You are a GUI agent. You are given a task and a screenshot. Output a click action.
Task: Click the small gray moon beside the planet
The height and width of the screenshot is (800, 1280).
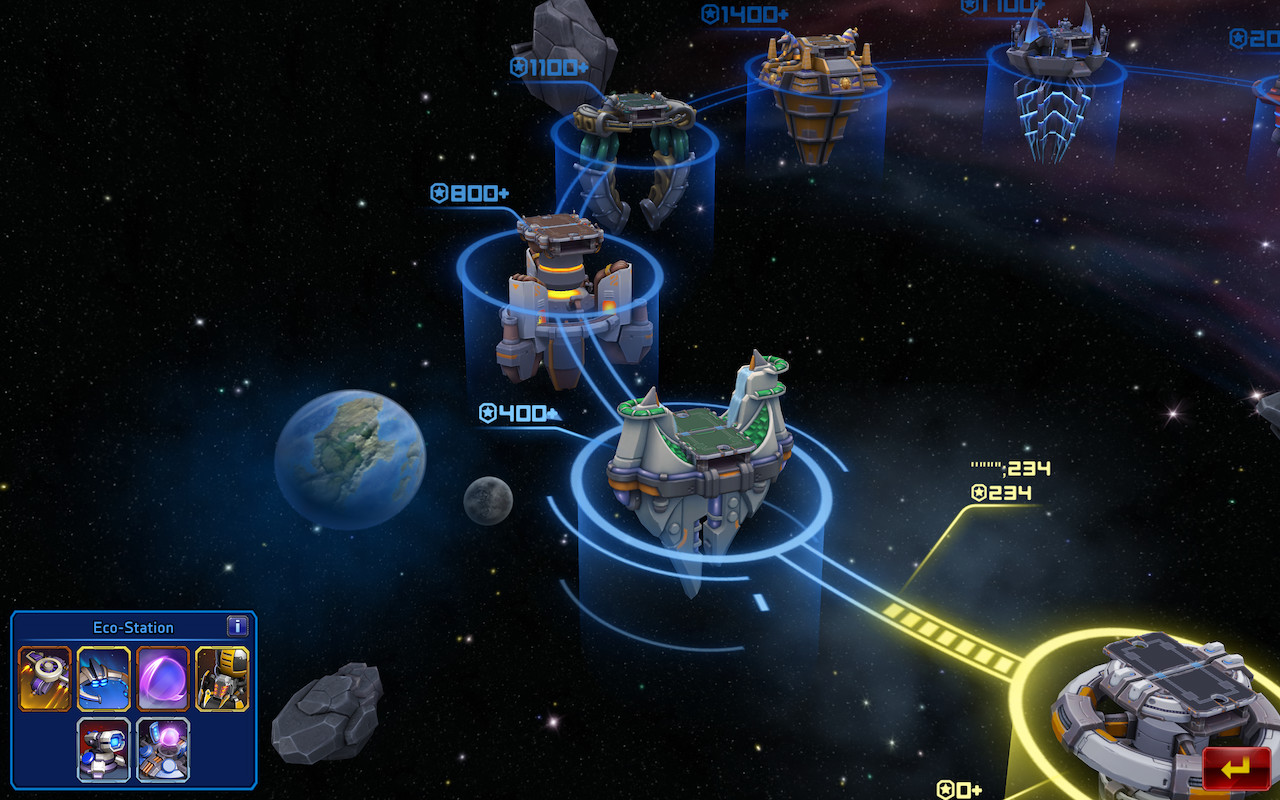pyautogui.click(x=487, y=502)
